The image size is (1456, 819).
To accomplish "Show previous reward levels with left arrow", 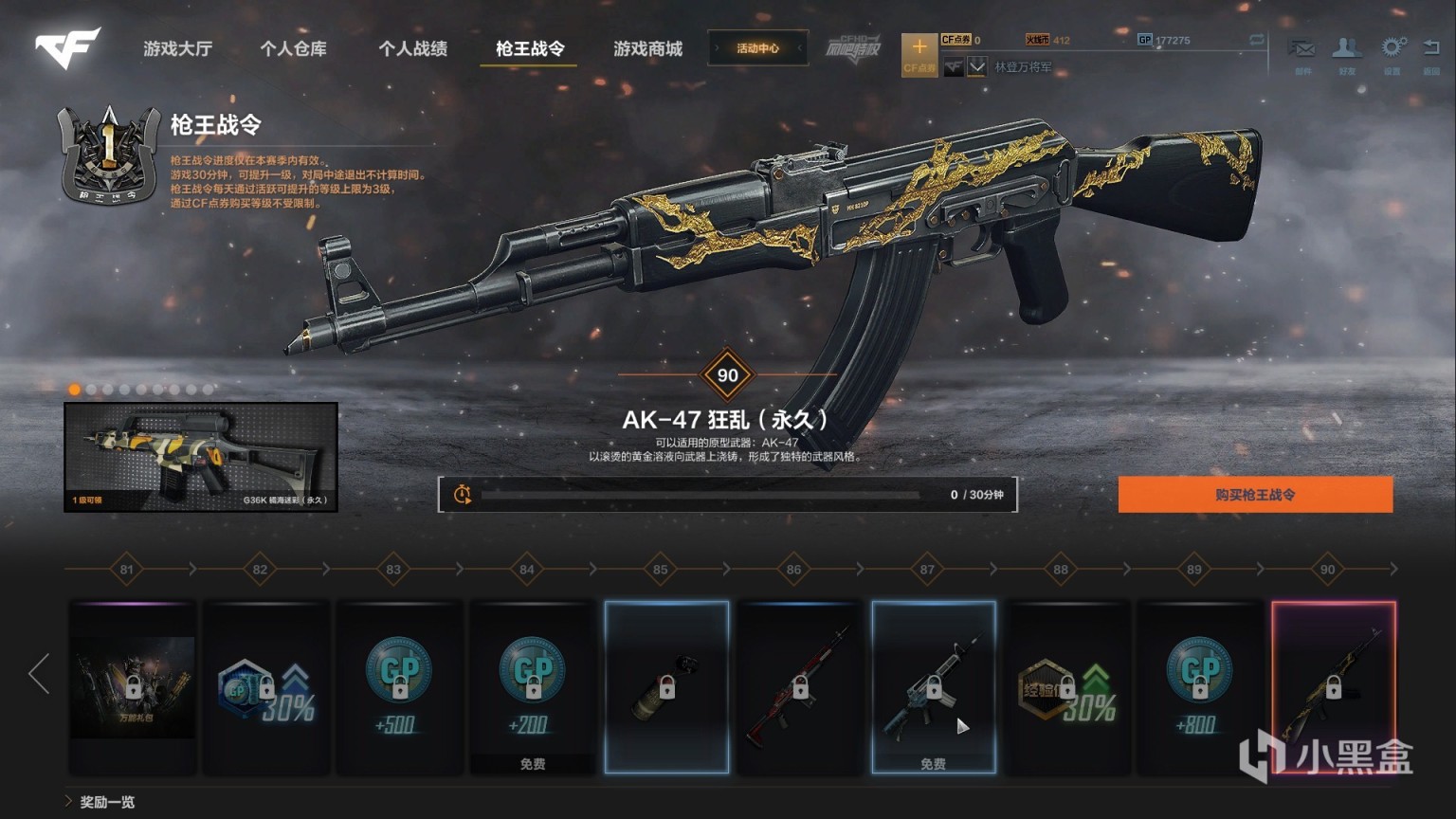I will click(x=39, y=673).
